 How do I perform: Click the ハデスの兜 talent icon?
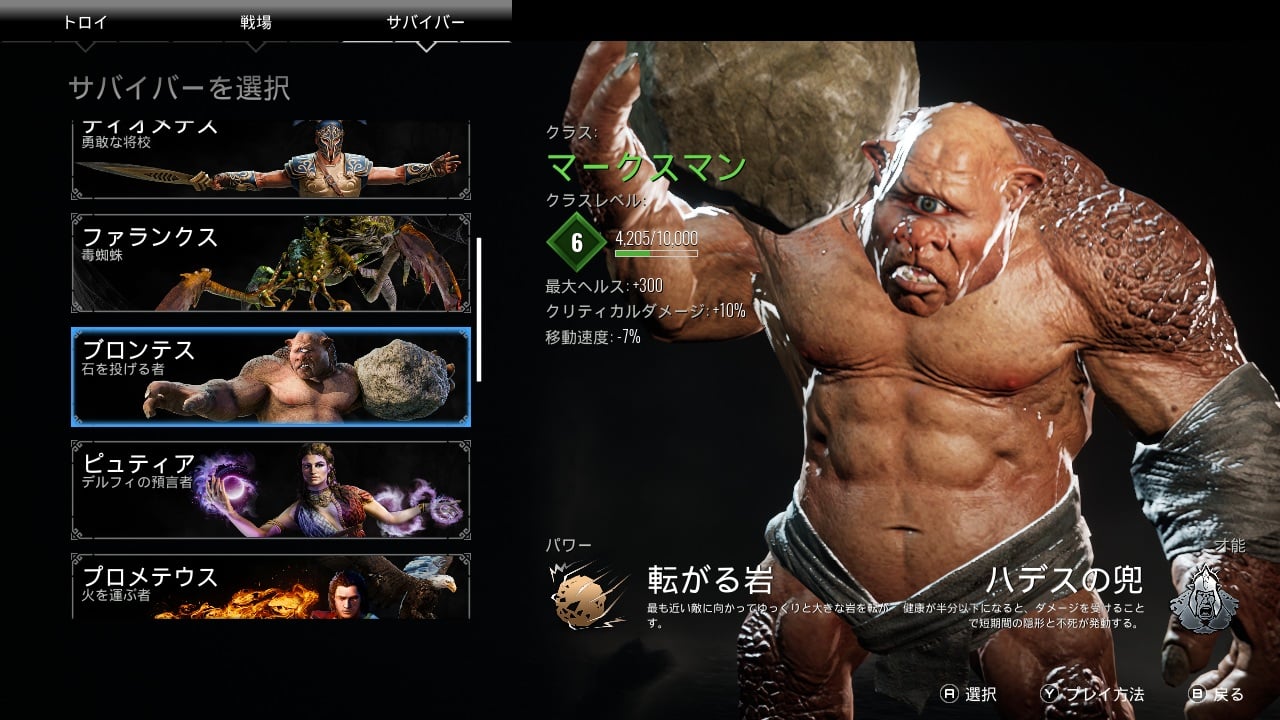(x=1203, y=597)
